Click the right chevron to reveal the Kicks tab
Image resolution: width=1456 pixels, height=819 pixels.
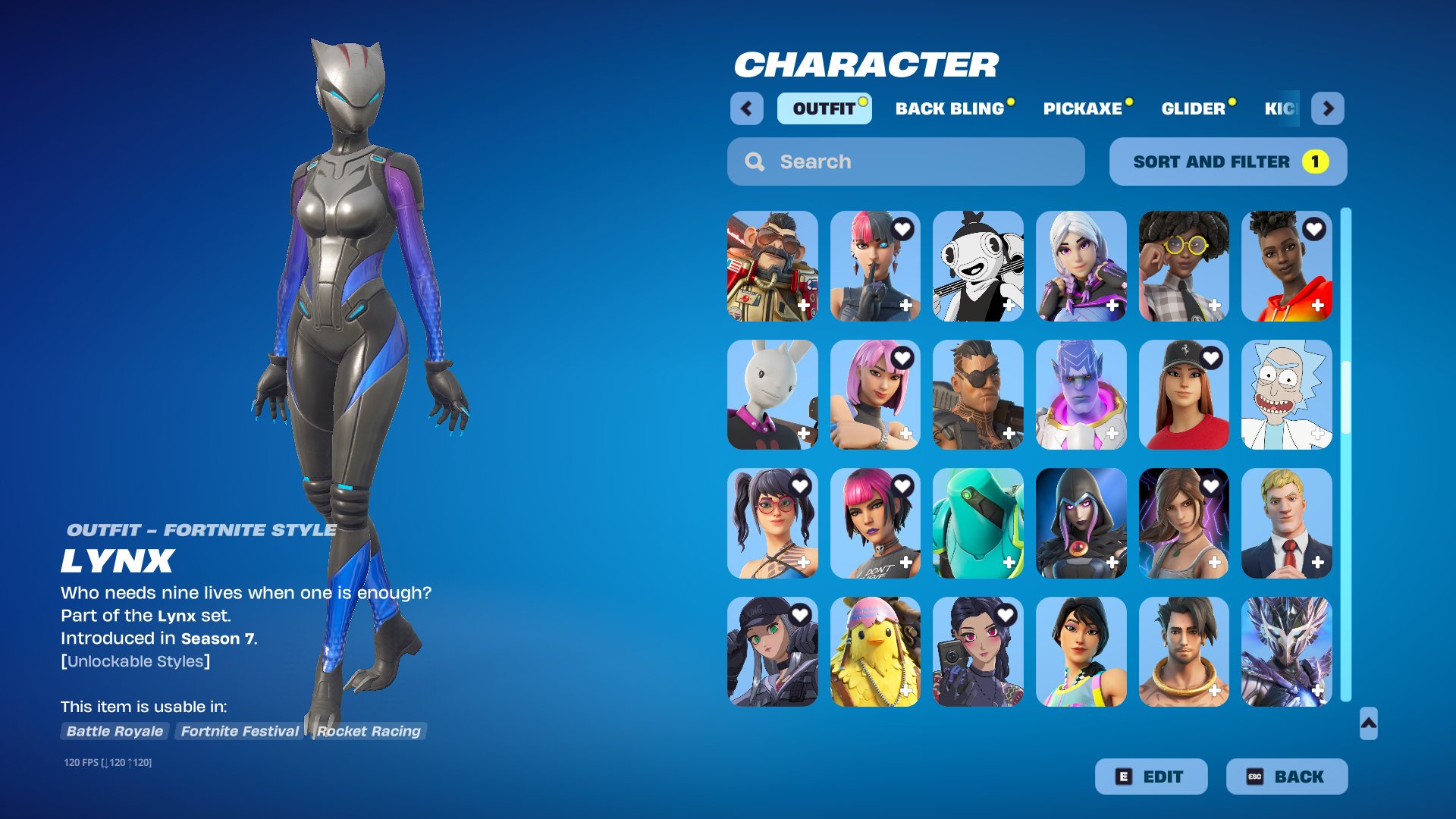pos(1329,108)
